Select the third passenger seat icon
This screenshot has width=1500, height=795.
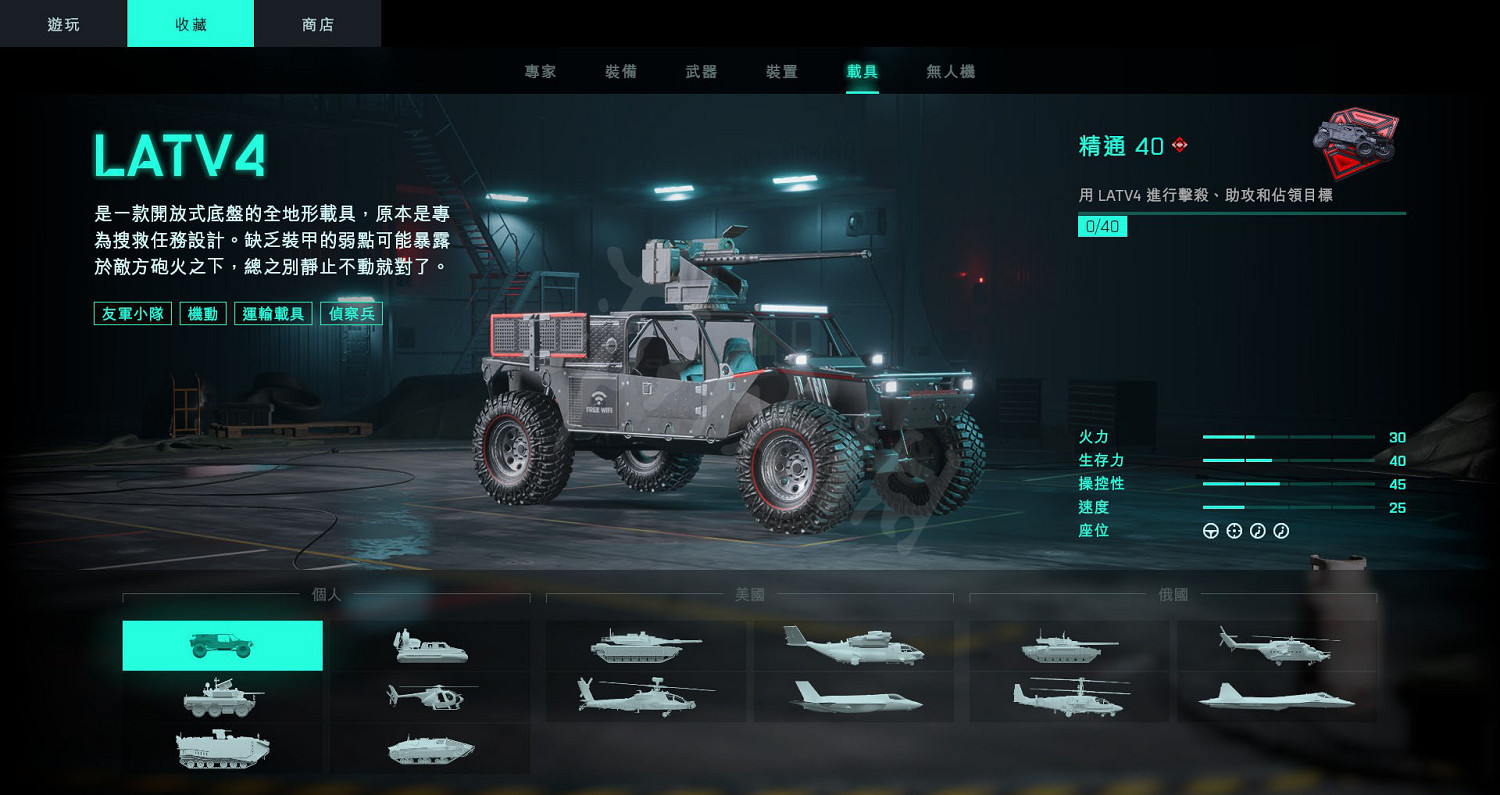1257,531
